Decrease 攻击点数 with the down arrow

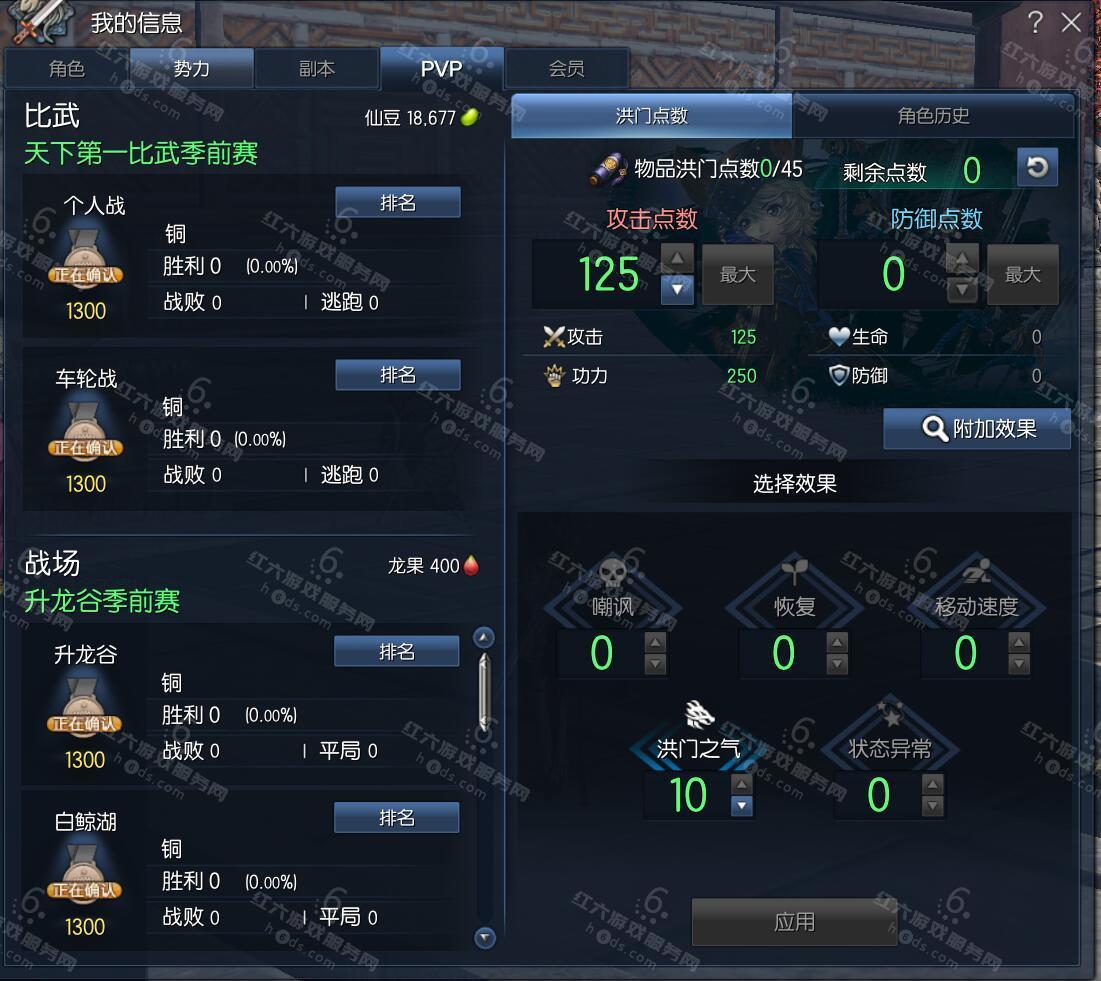(677, 290)
